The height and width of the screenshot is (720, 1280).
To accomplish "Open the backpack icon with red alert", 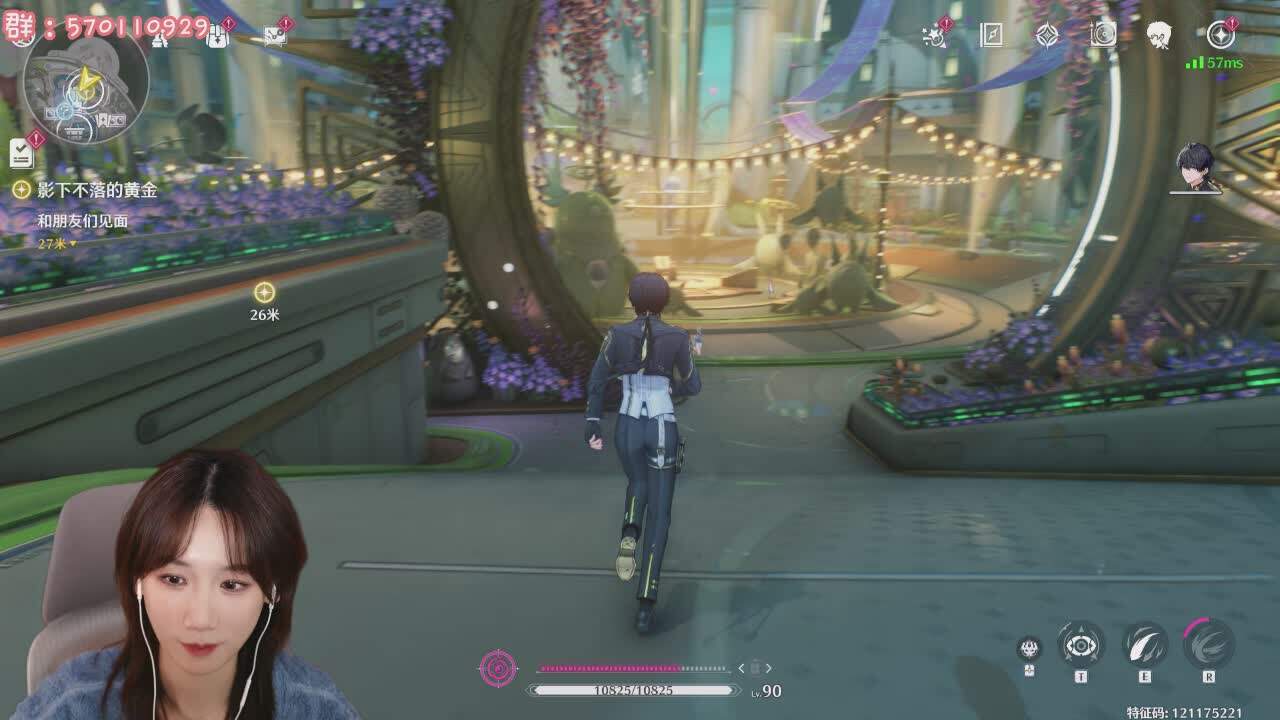I will pyautogui.click(x=218, y=34).
